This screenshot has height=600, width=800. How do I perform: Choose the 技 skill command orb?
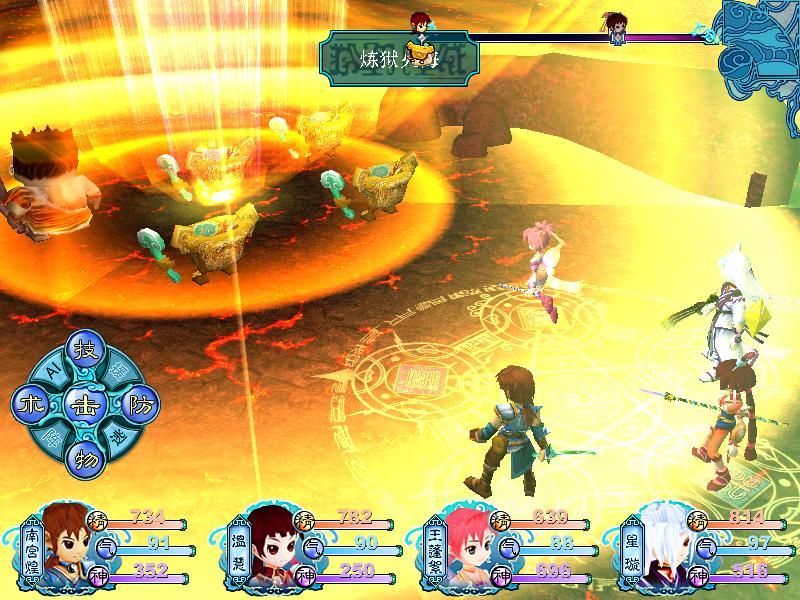point(84,353)
